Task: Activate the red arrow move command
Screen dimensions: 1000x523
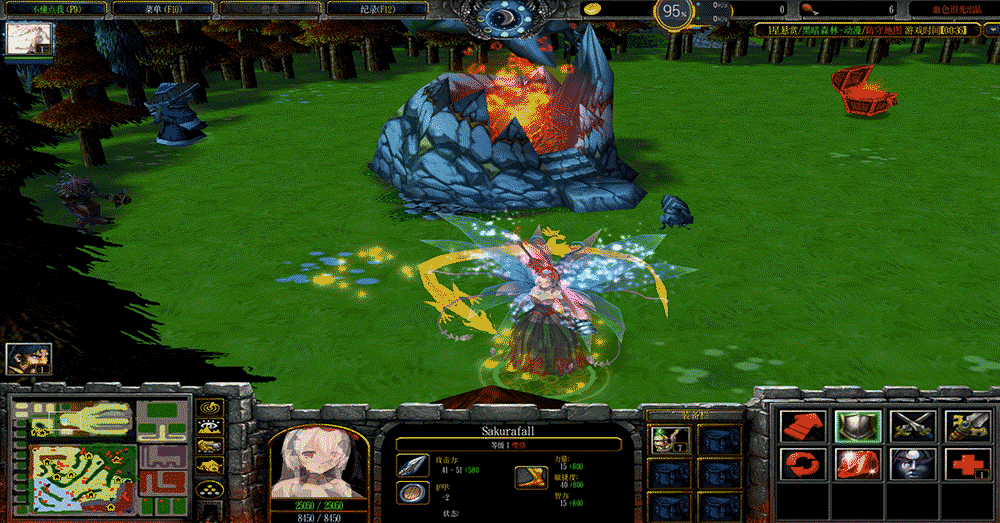Action: coord(800,425)
